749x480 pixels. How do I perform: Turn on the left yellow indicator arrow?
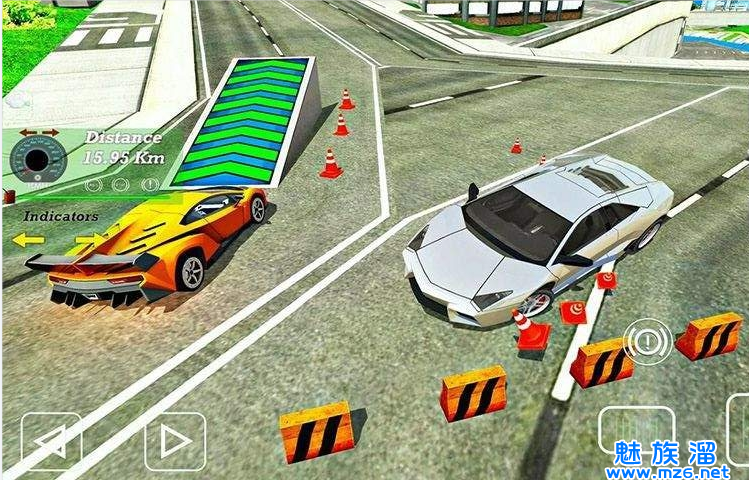click(28, 240)
